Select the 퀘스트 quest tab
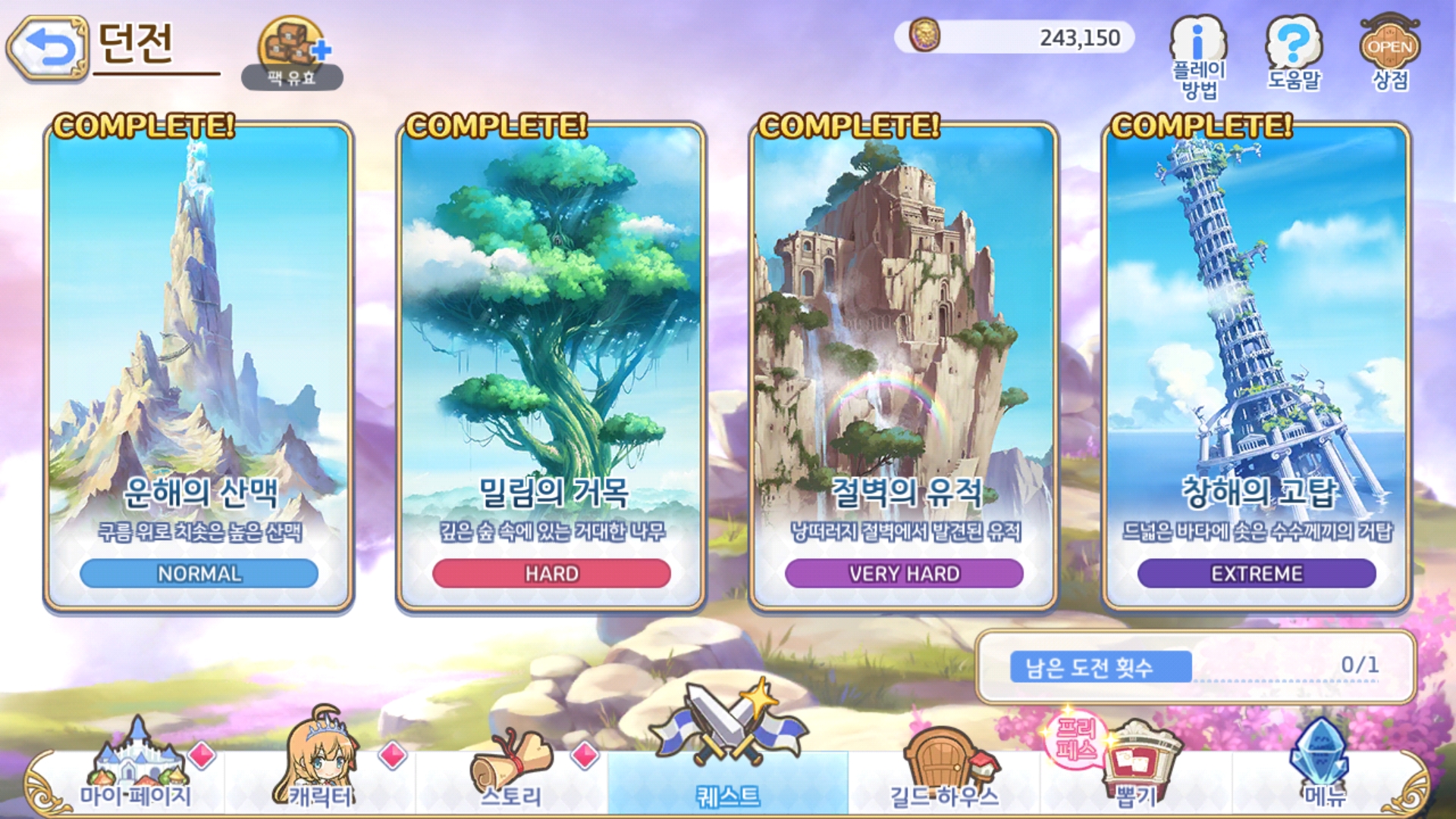The width and height of the screenshot is (1456, 819). [x=728, y=767]
